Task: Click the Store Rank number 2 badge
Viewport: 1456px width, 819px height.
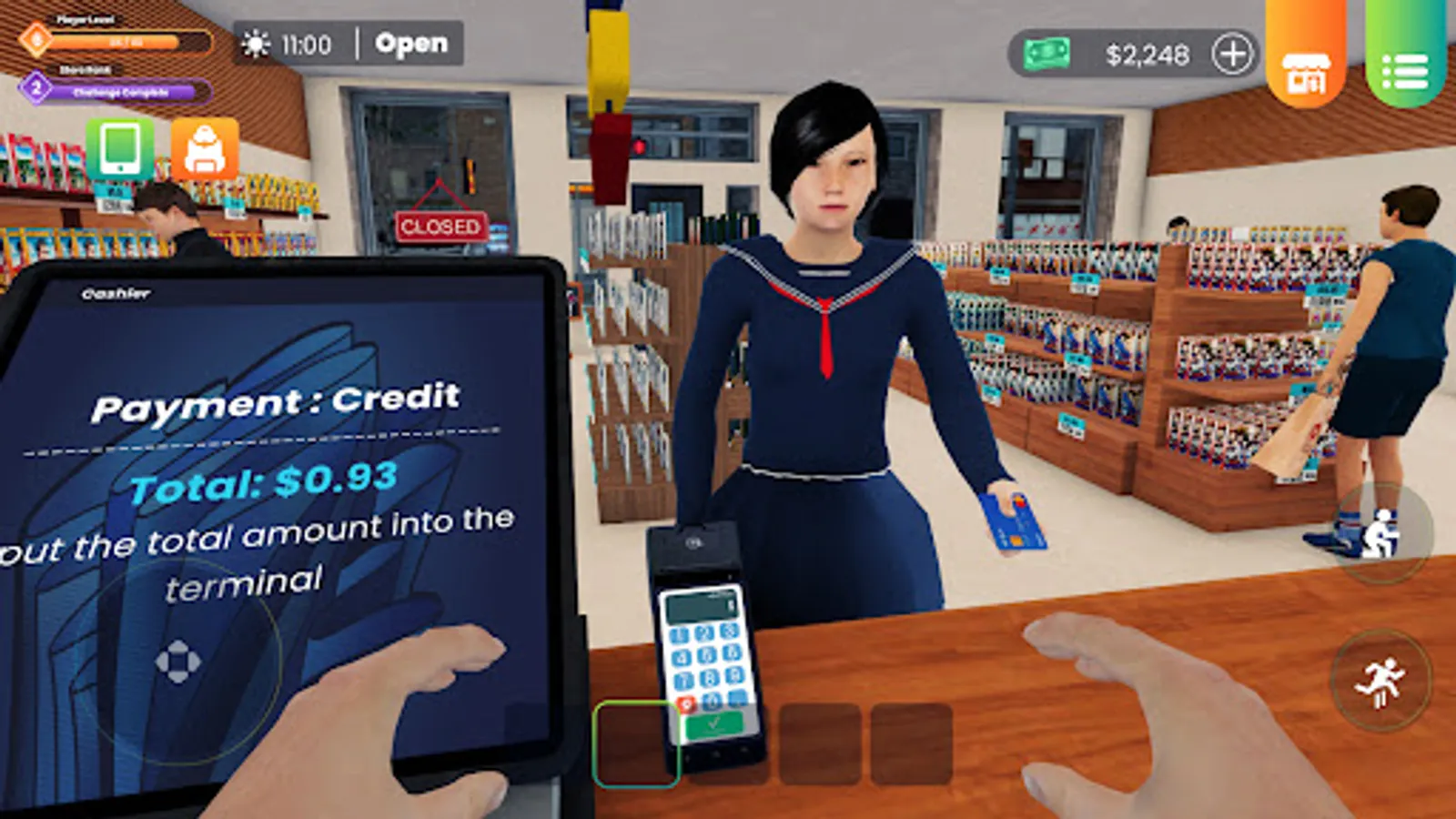Action: pos(35,87)
